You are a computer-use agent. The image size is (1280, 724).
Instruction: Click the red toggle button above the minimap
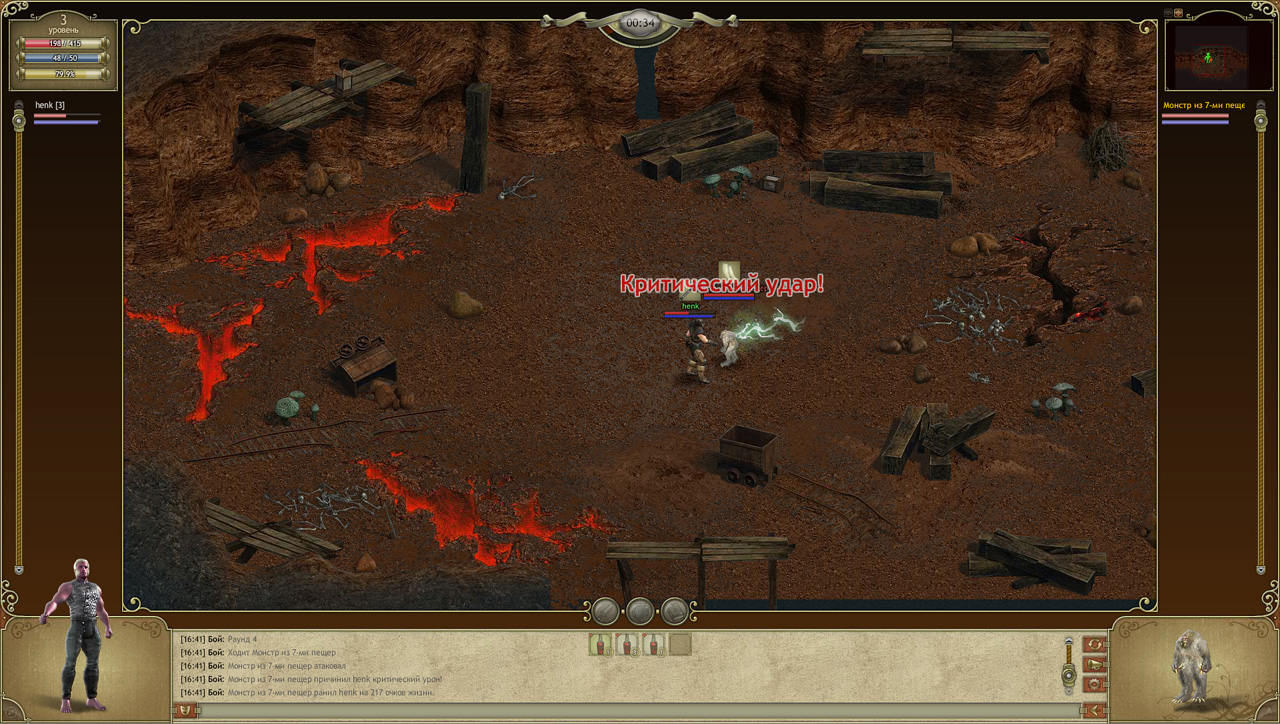[1178, 13]
